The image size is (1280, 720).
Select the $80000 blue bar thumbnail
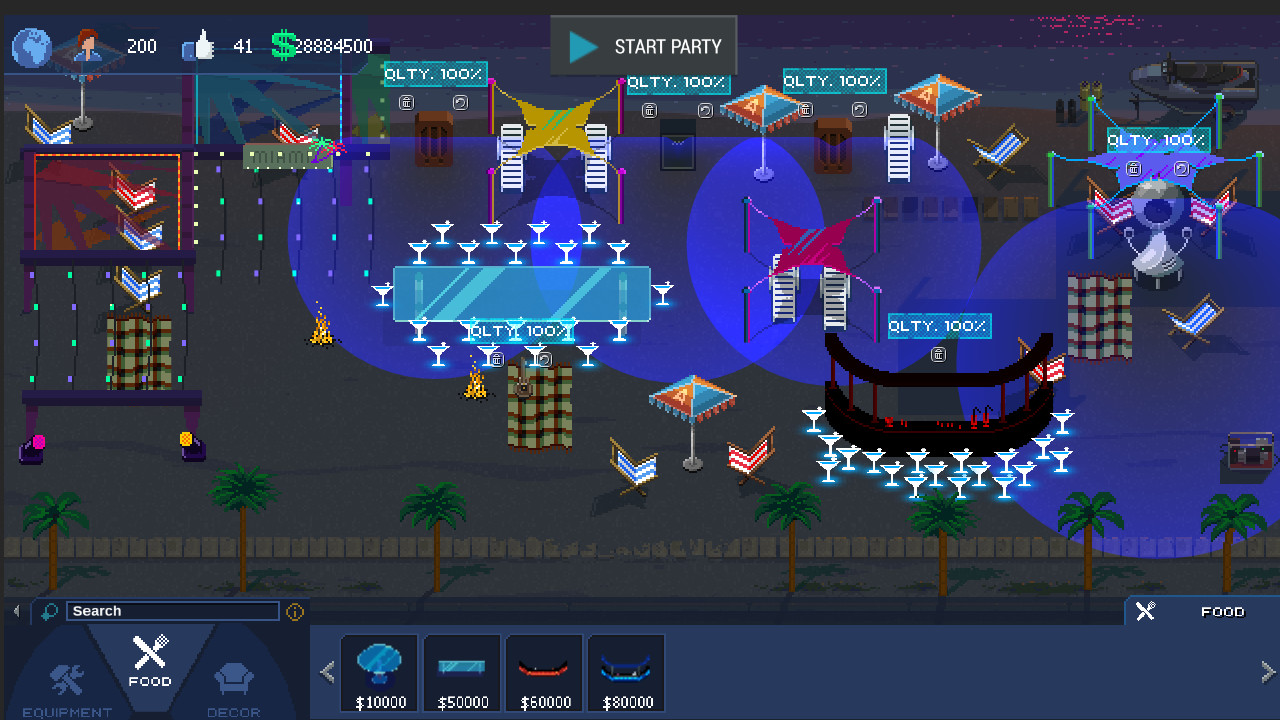[627, 671]
